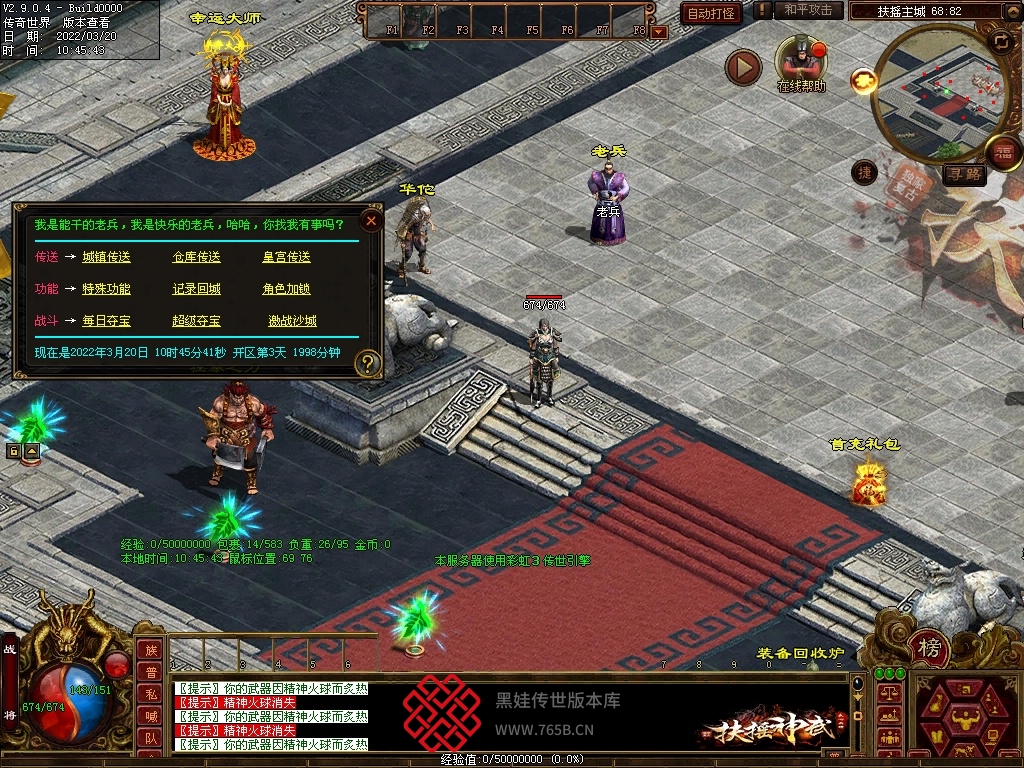Choose 超级夺宝 super treasure option
This screenshot has height=768, width=1024.
click(x=196, y=321)
